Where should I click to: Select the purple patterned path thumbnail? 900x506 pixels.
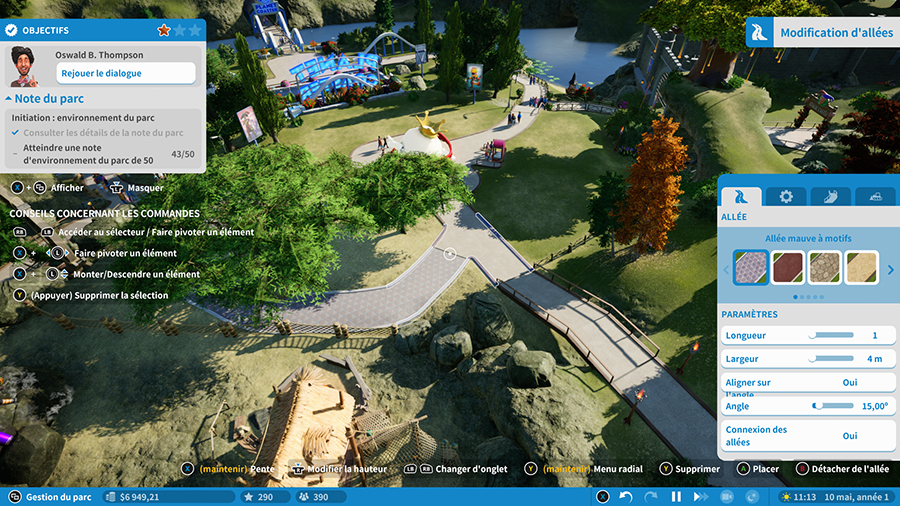[751, 268]
